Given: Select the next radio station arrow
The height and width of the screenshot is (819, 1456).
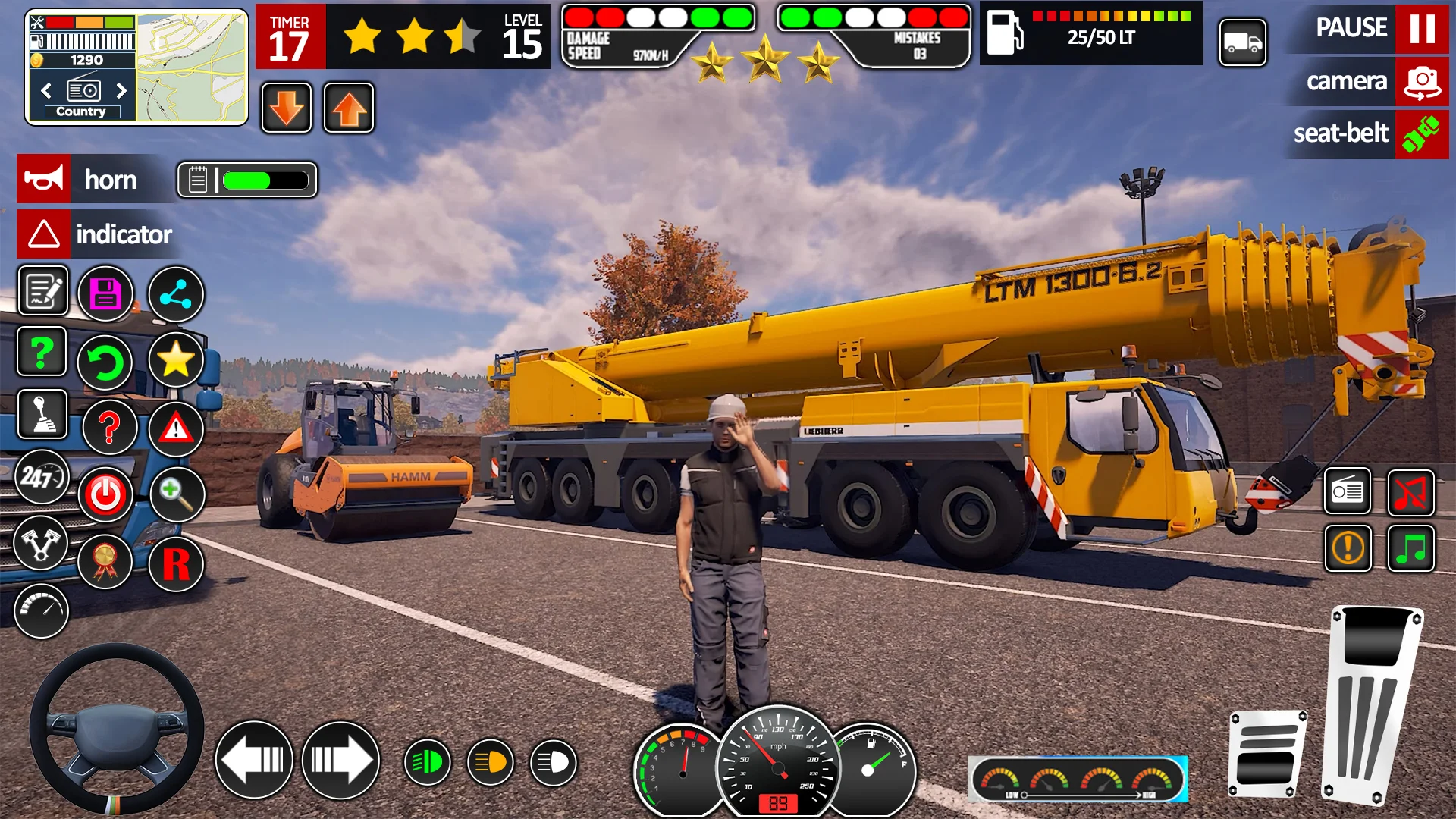Looking at the screenshot, I should [x=121, y=91].
